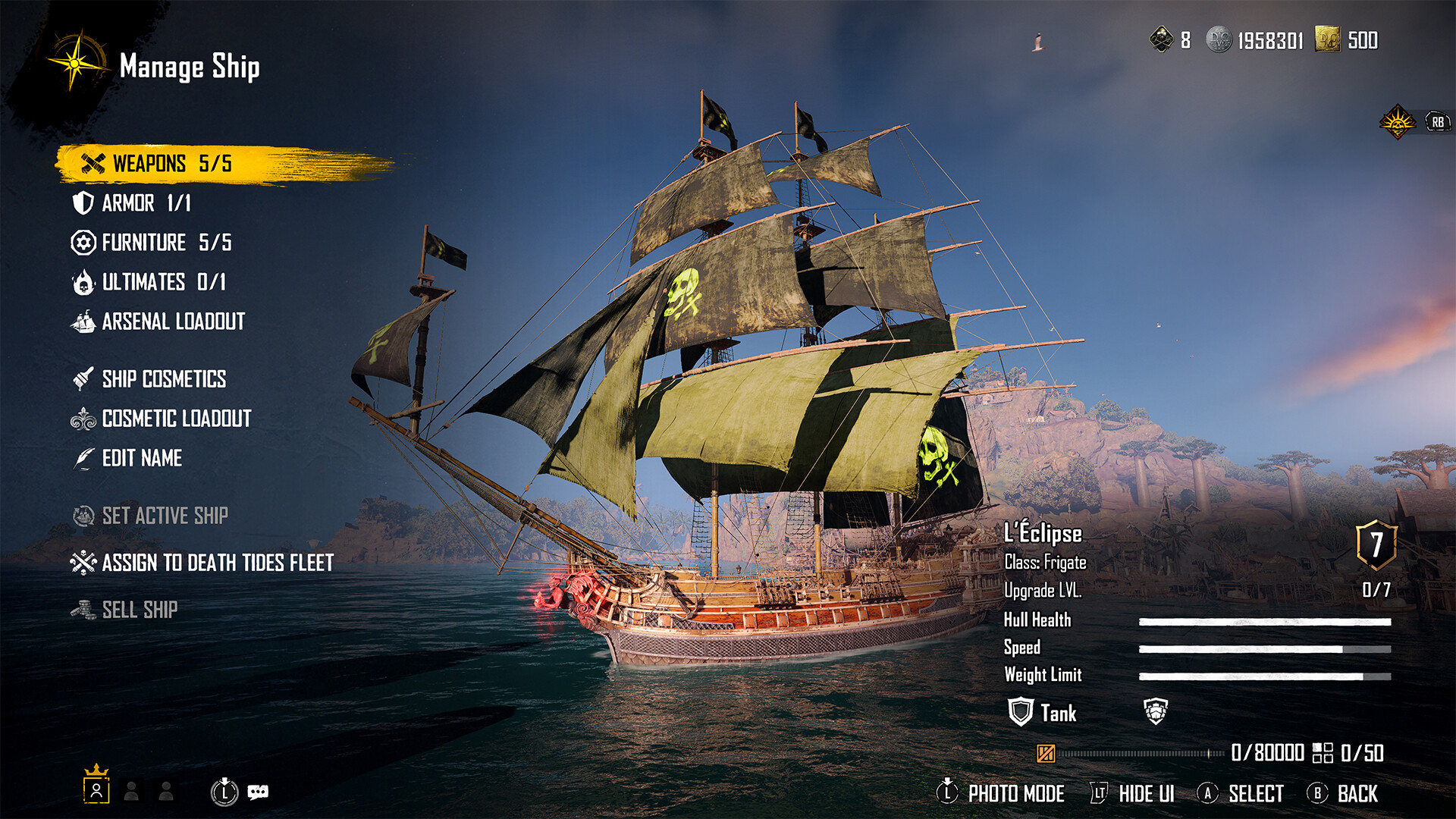Open the Arsenal Loadout menu entry

[171, 322]
